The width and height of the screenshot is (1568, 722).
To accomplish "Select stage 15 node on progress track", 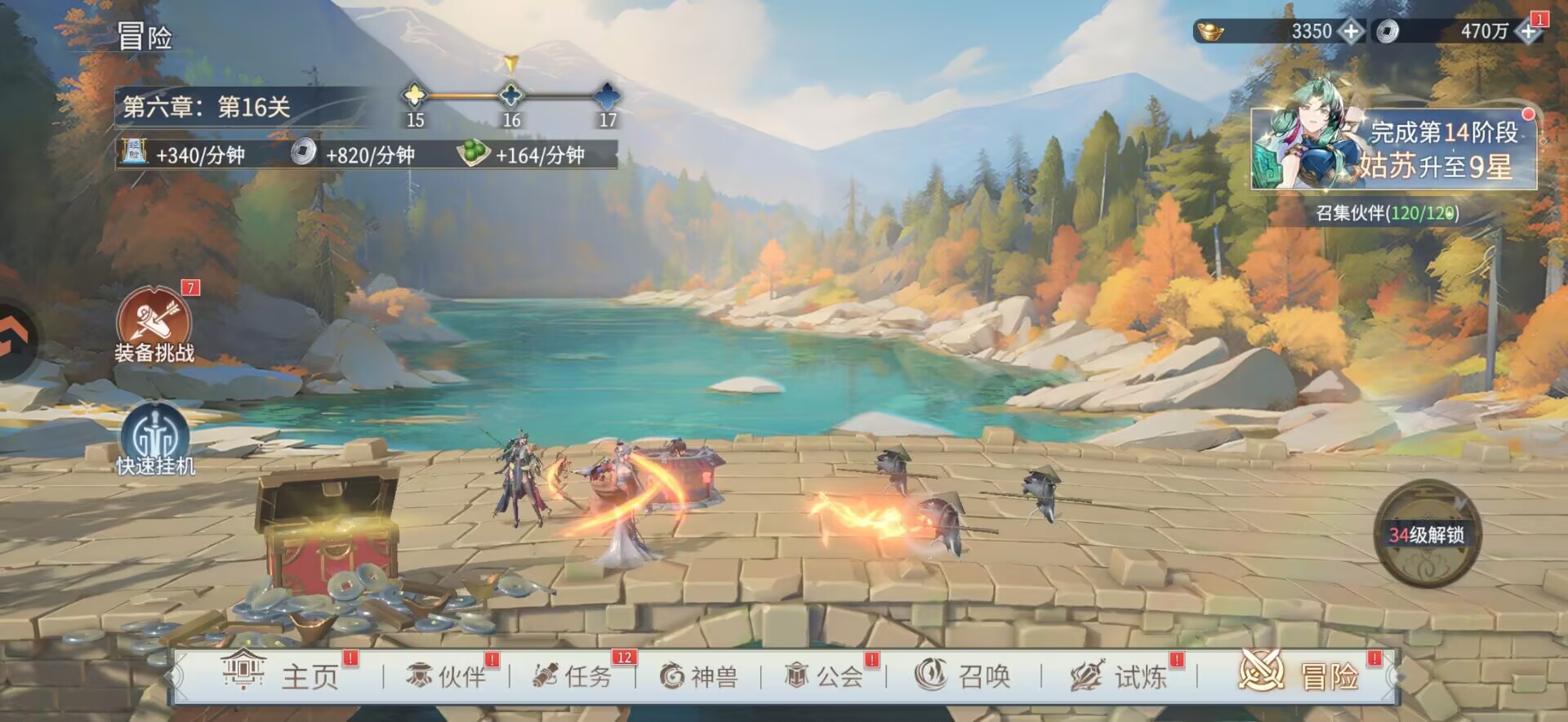I will pos(415,96).
